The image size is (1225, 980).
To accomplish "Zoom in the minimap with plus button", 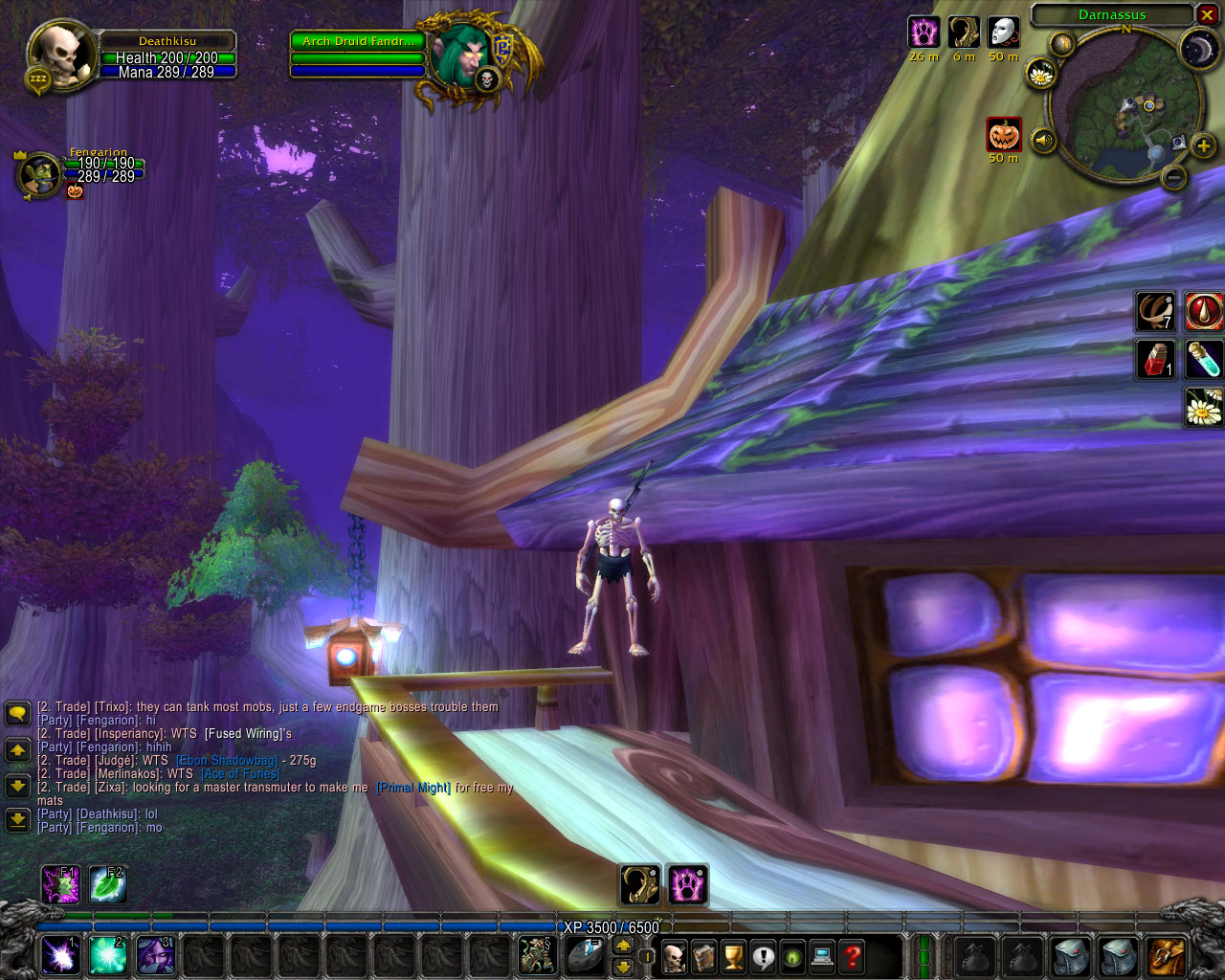I will pos(1203,145).
